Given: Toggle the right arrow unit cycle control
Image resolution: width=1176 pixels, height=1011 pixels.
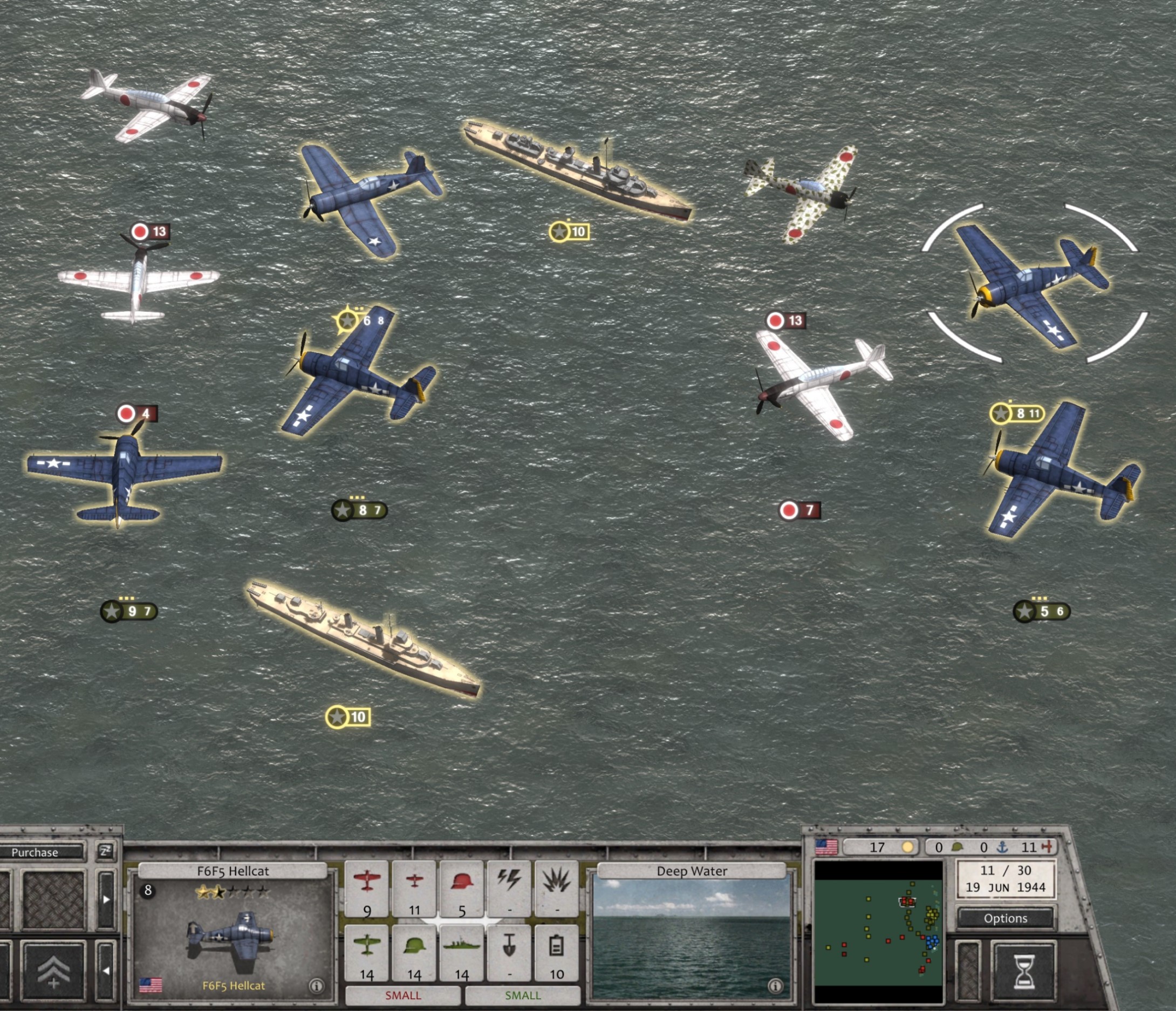Looking at the screenshot, I should tap(106, 899).
